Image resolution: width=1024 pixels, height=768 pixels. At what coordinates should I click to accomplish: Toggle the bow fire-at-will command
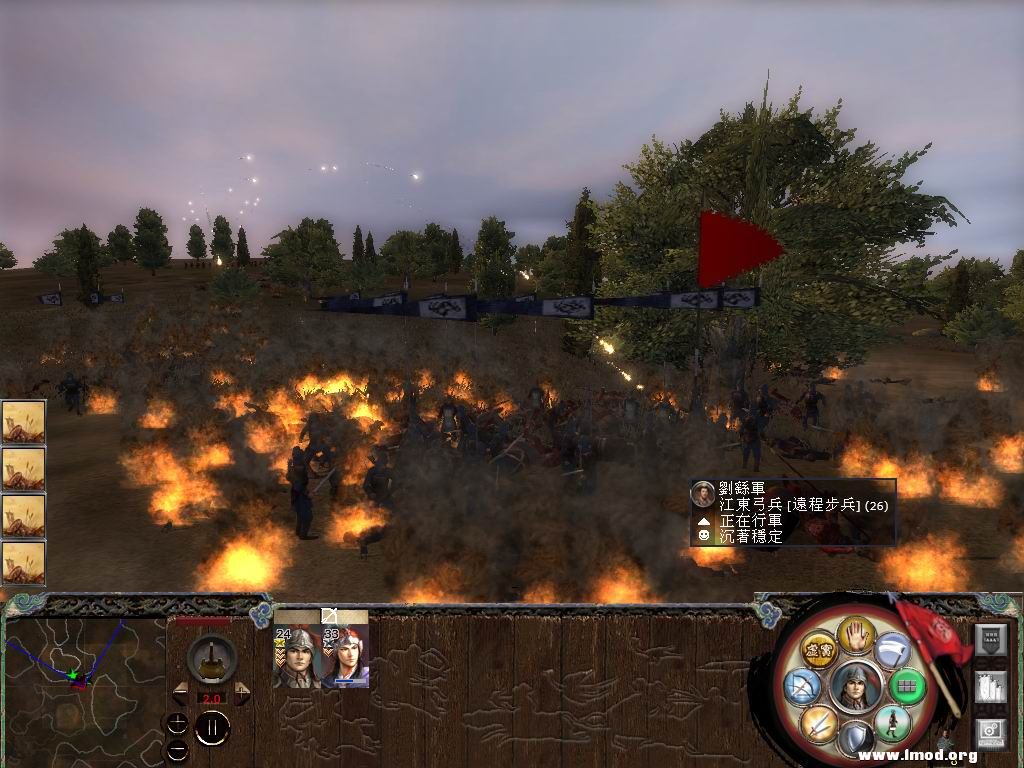803,686
